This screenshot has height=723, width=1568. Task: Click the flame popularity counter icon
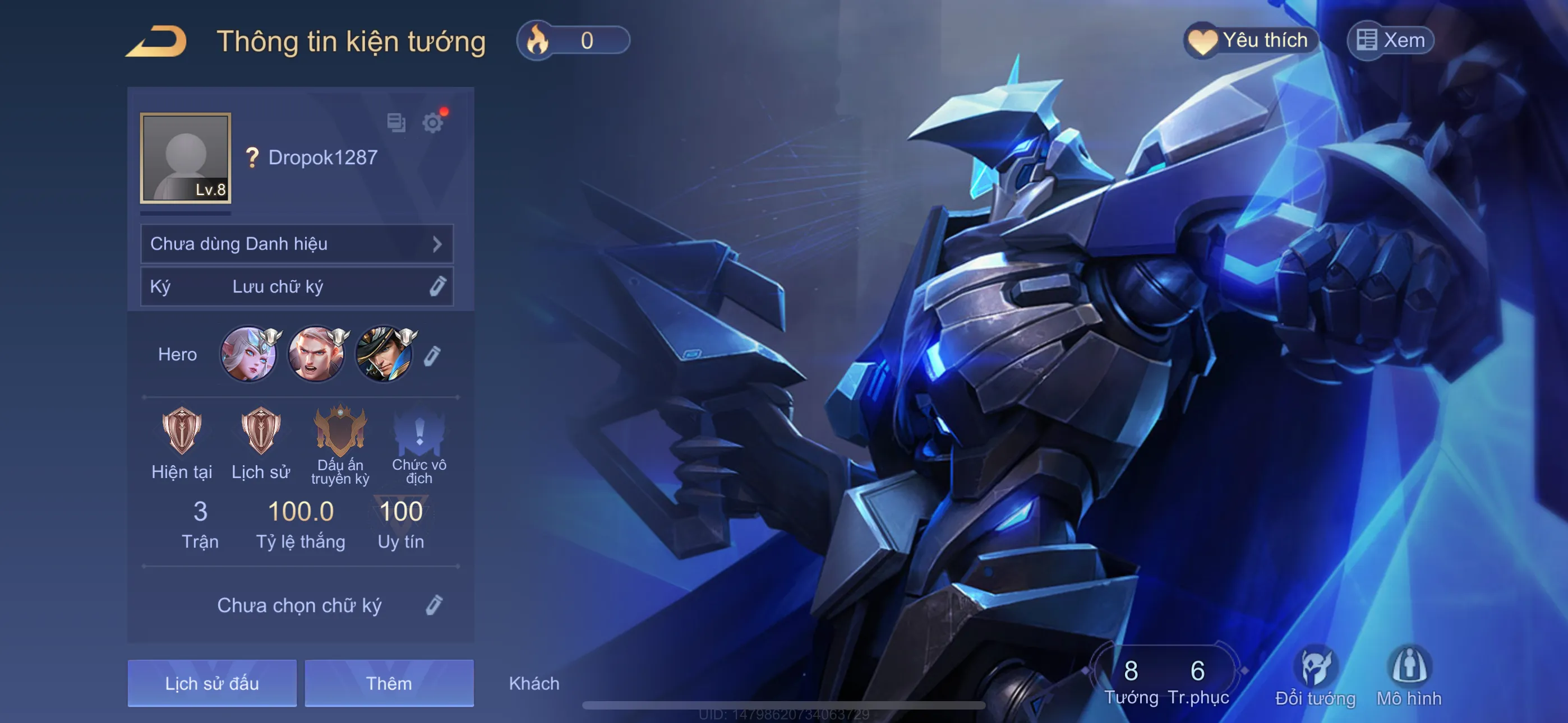point(538,41)
